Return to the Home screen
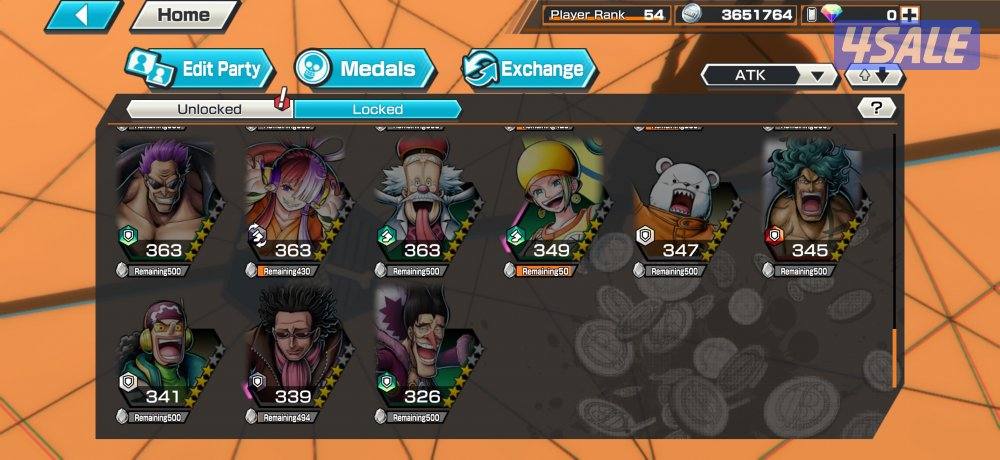Image resolution: width=1000 pixels, height=460 pixels. (x=184, y=15)
